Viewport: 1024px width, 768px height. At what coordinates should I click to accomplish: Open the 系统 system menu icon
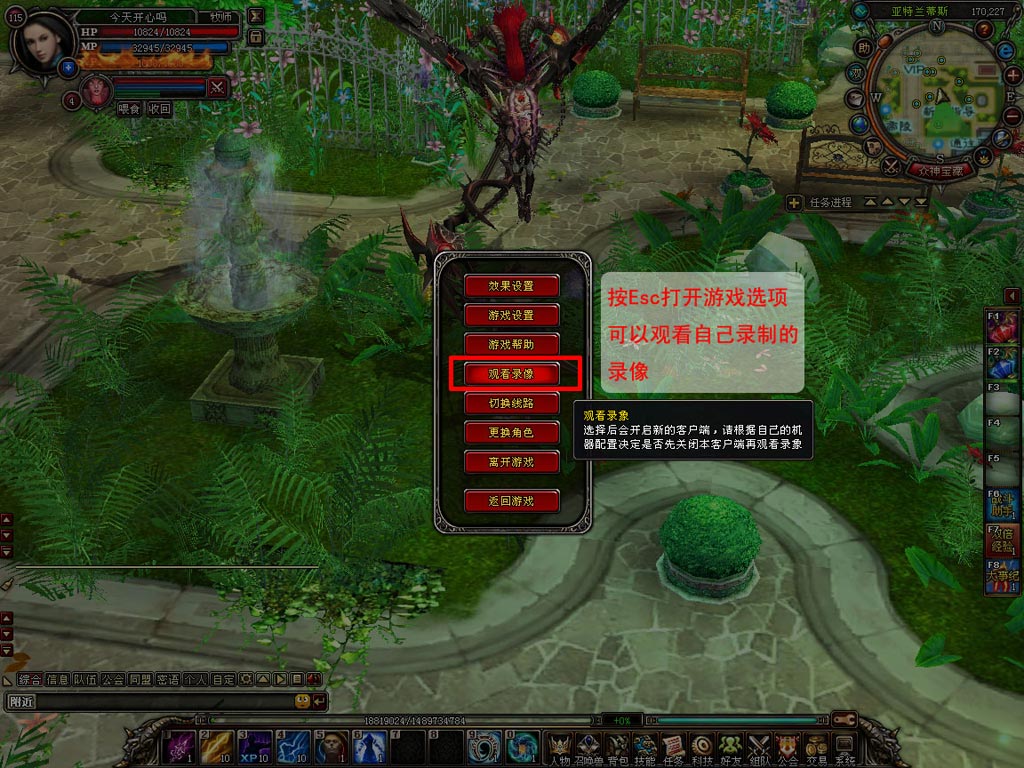845,745
